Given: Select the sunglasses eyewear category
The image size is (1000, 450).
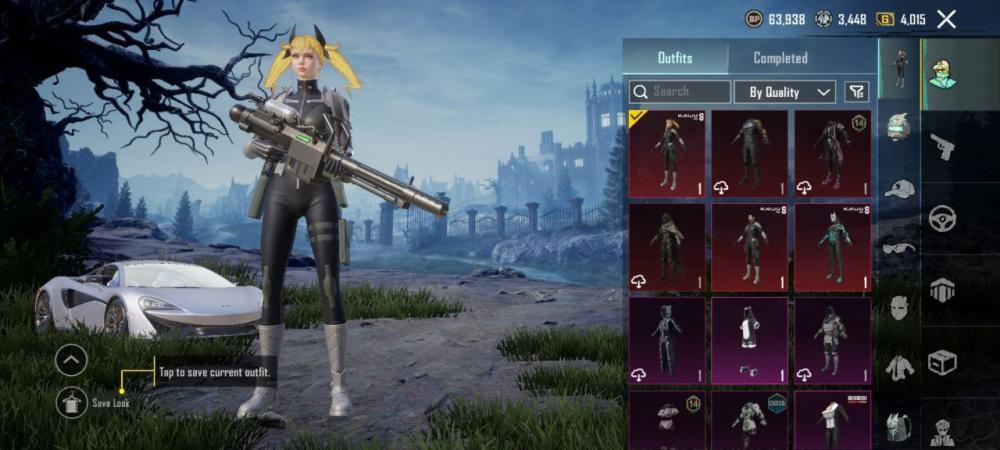Looking at the screenshot, I should pyautogui.click(x=899, y=247).
